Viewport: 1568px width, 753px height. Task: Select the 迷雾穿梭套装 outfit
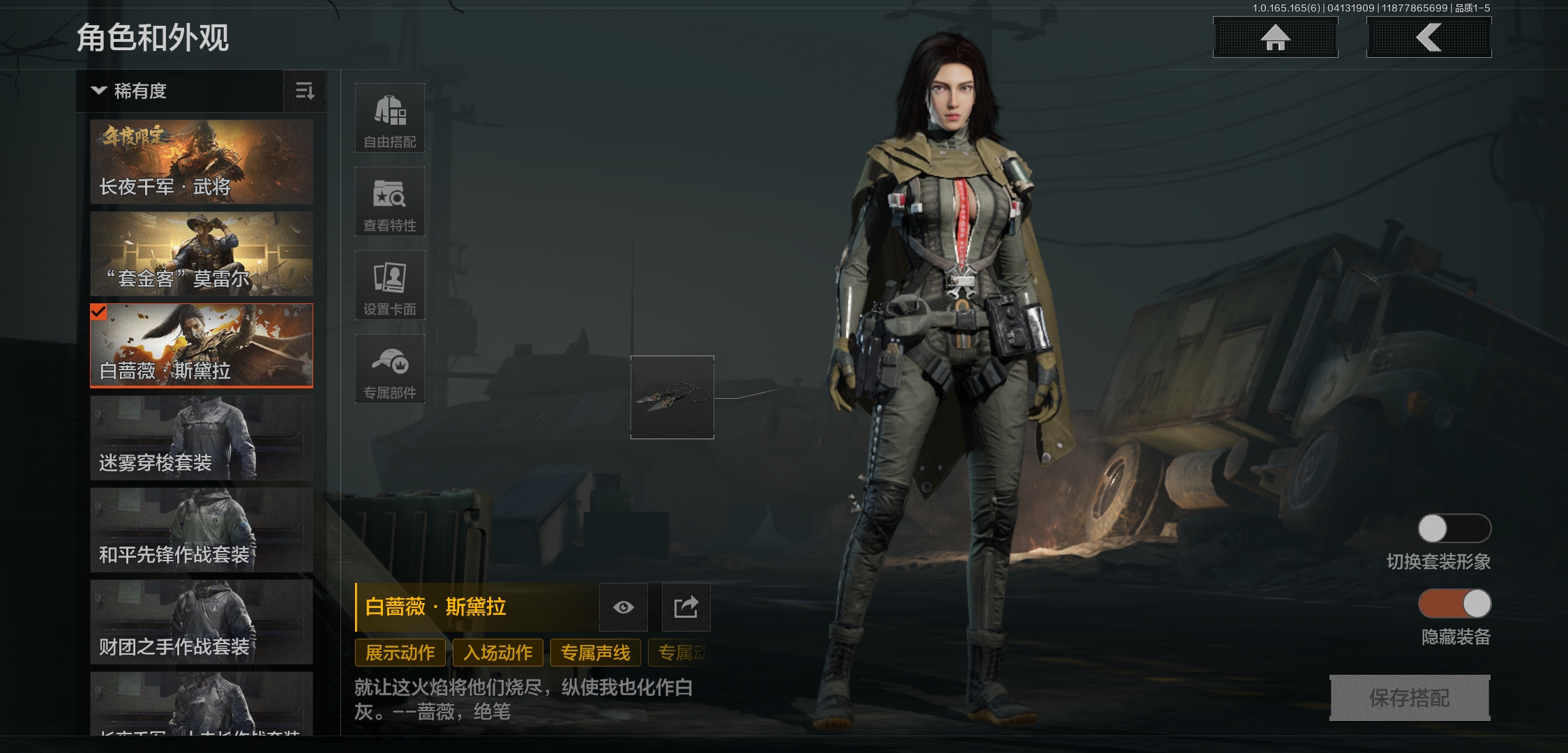coord(201,438)
